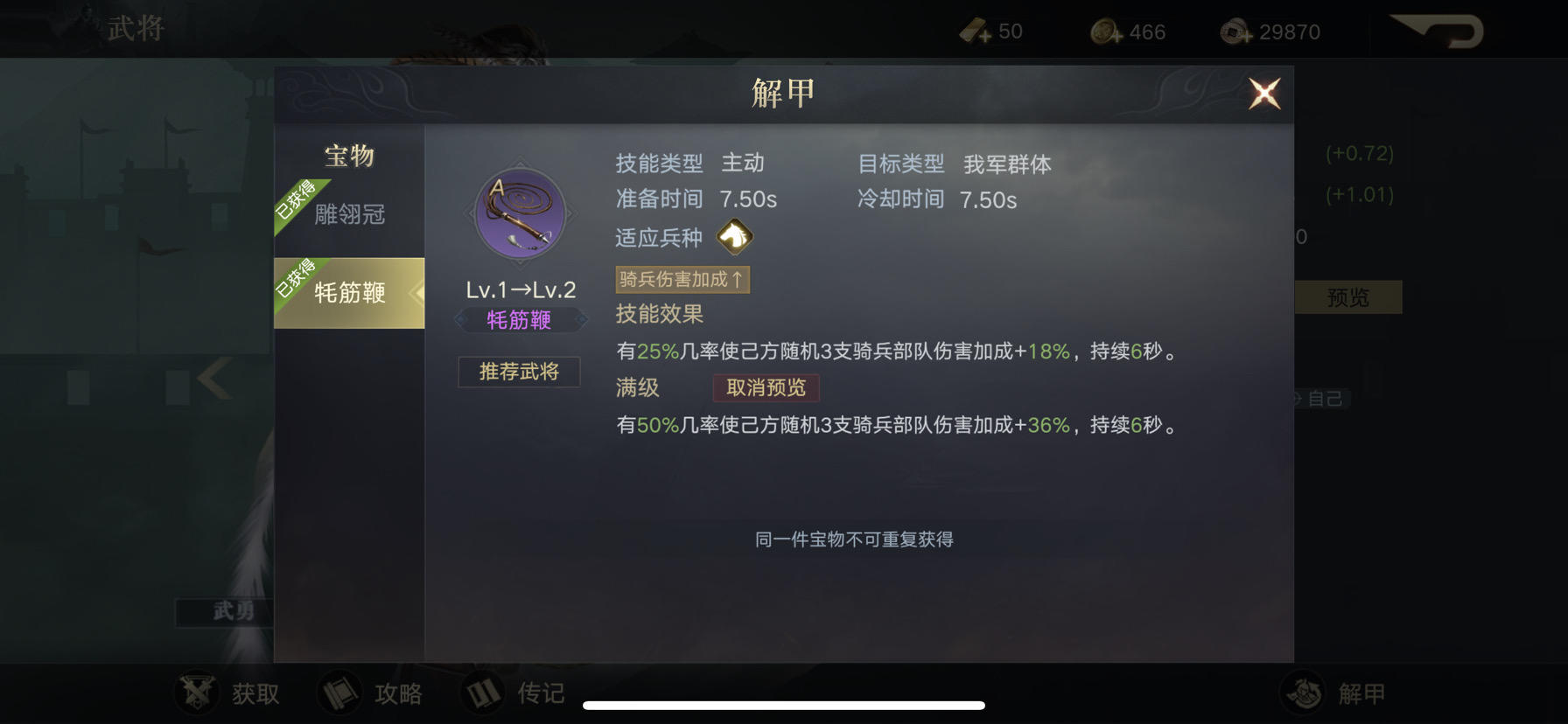The image size is (1568, 724).
Task: Open 攻略 with the scroll icon
Action: click(339, 692)
